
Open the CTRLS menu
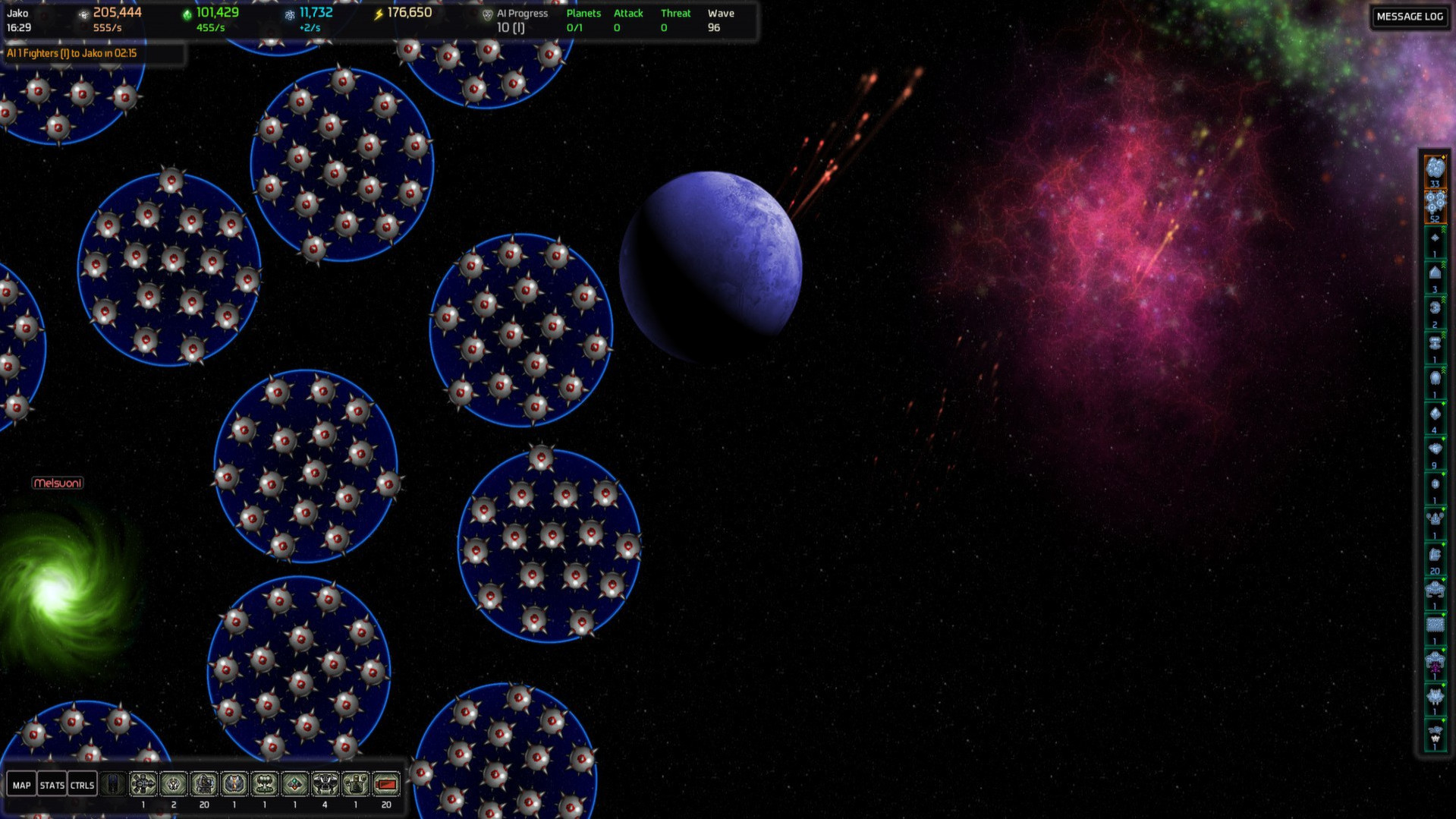click(x=82, y=785)
